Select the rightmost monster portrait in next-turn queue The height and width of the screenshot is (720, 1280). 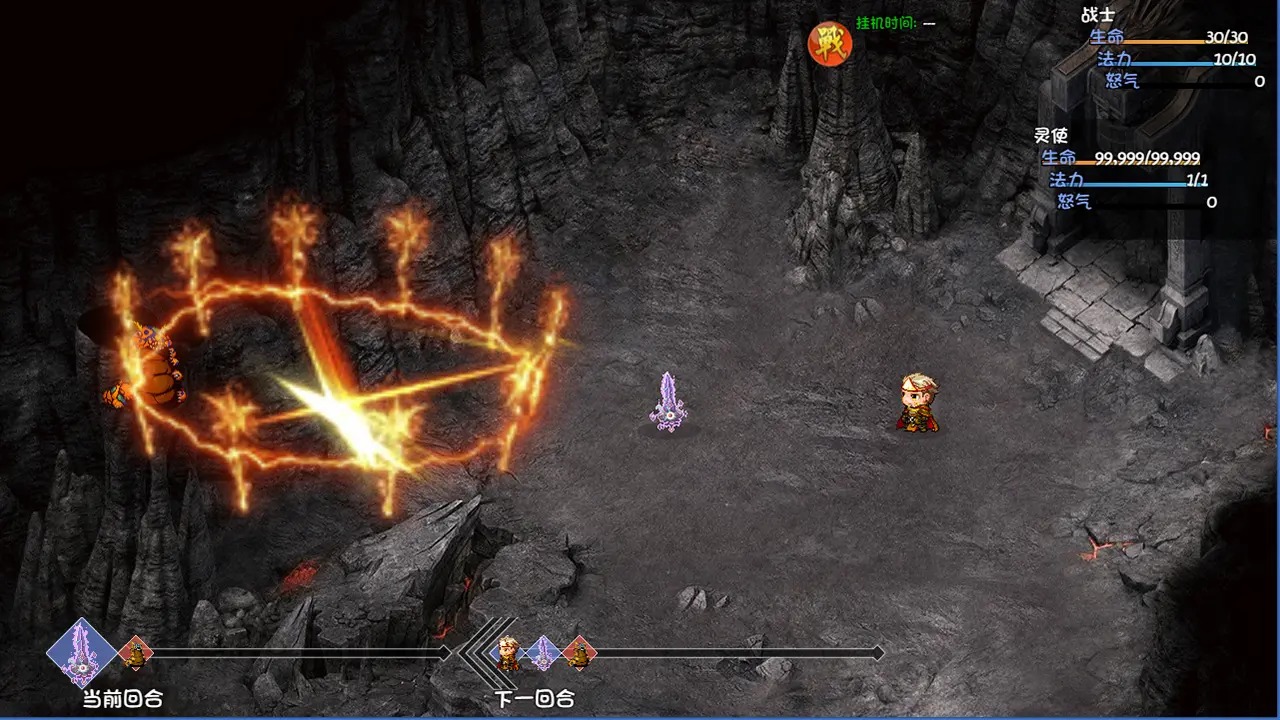[579, 654]
